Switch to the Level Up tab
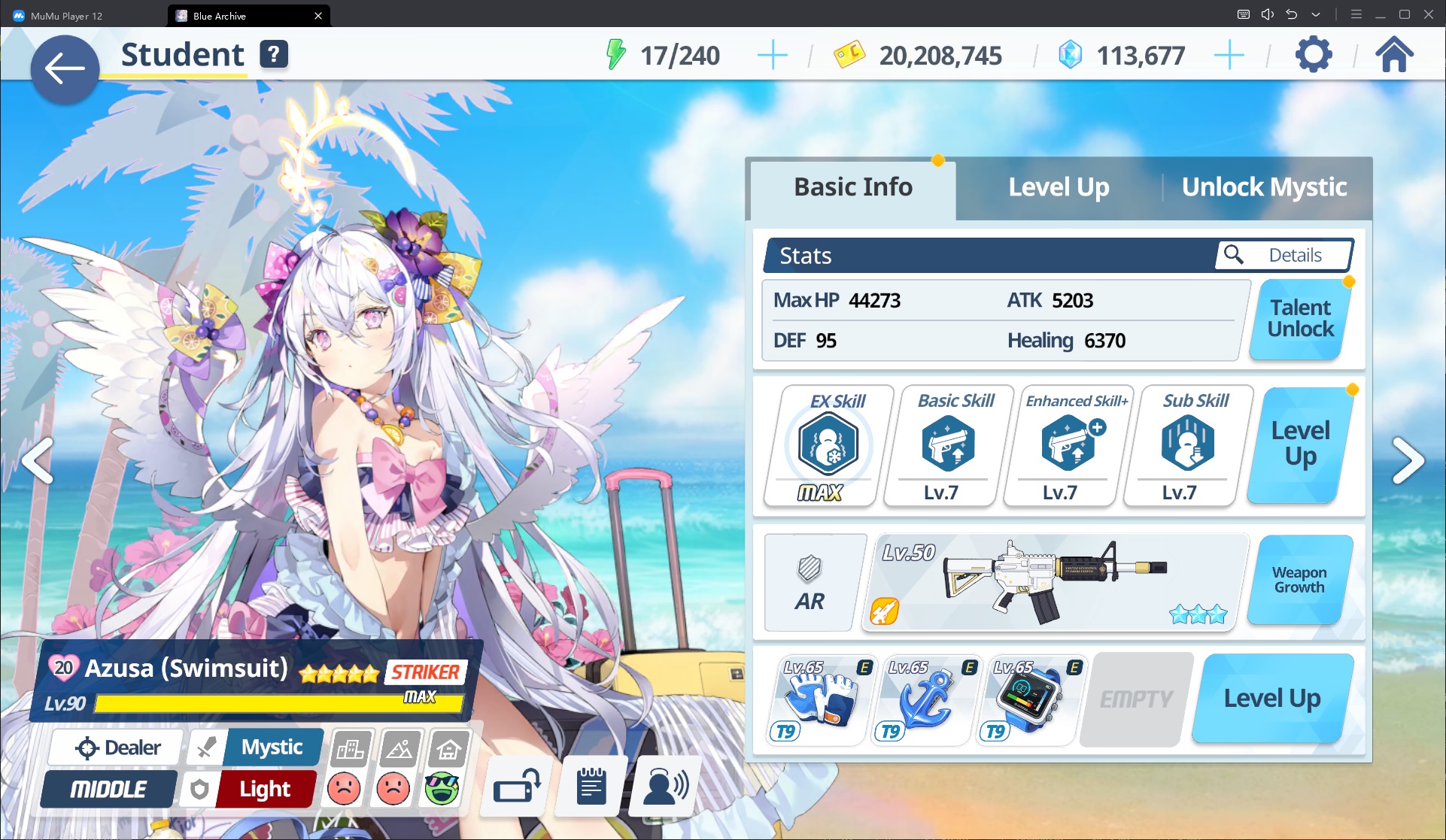Screen dimensions: 1446x840 pyautogui.click(x=1058, y=187)
